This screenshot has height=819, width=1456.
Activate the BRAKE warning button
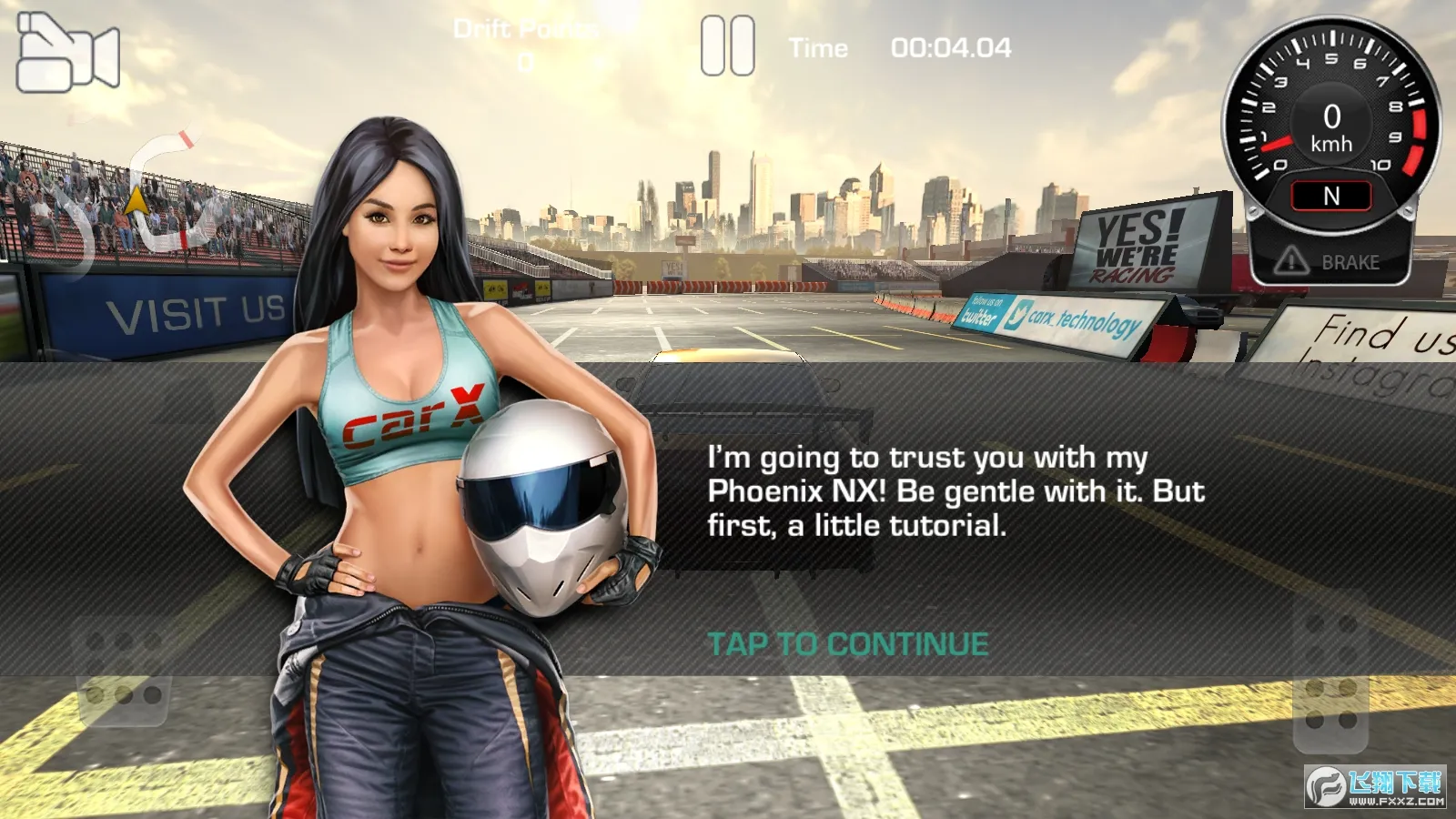[x=1330, y=262]
